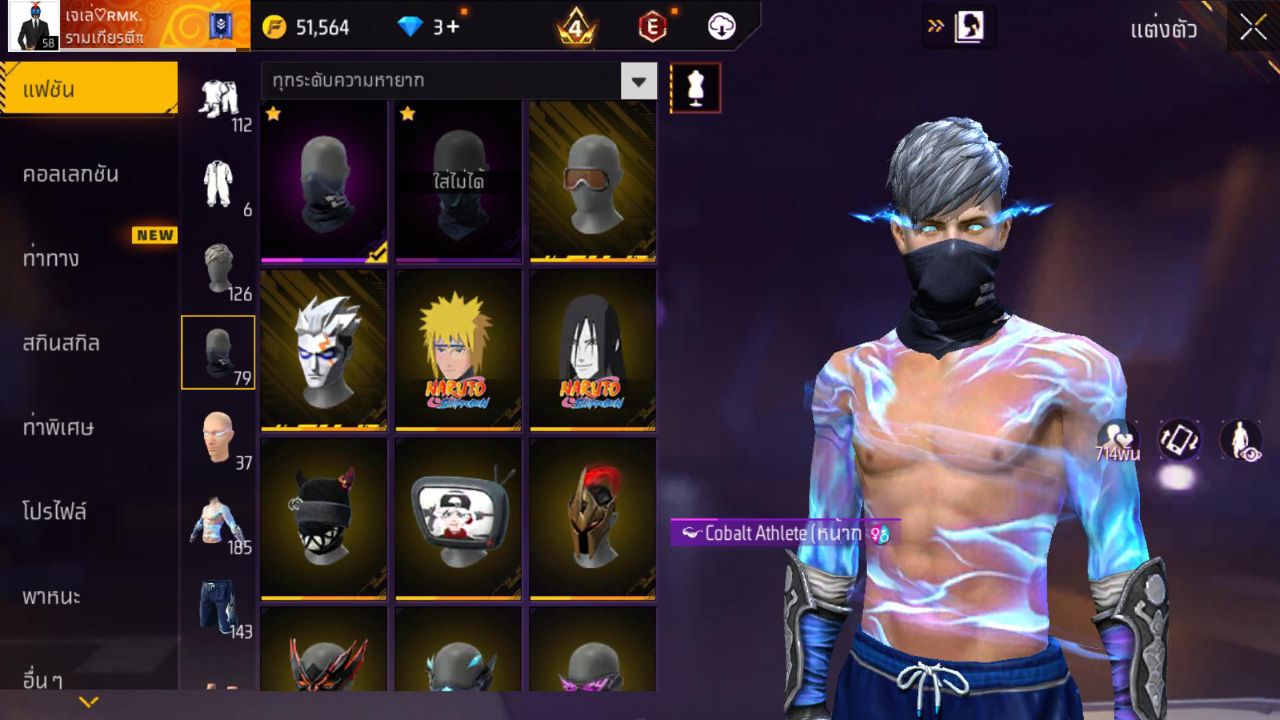Select the outfit sets category with 112 items
Viewport: 1280px width, 720px height.
click(219, 102)
